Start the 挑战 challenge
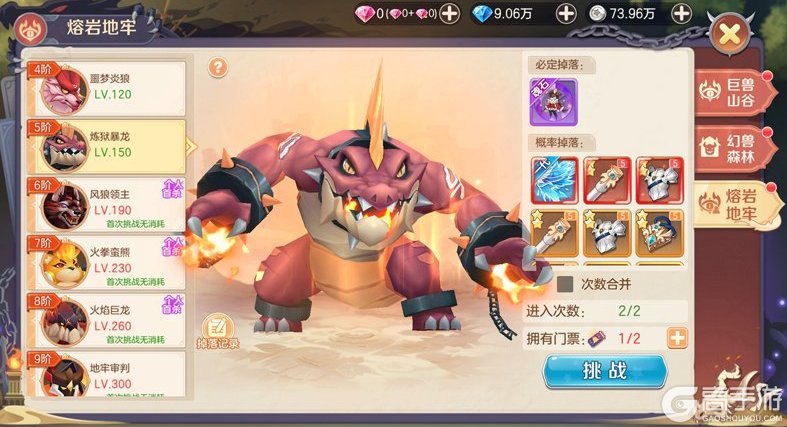Screen dimensions: 787x427 (x=604, y=371)
